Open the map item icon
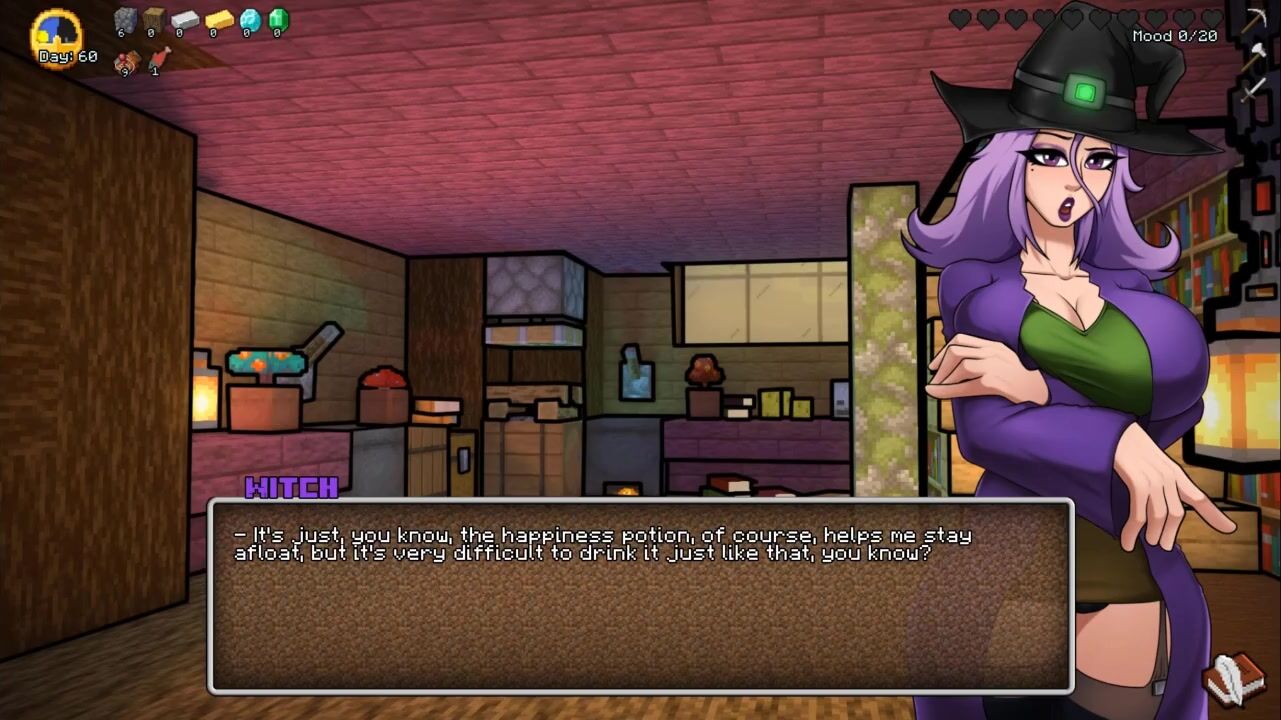This screenshot has width=1281, height=720. point(126,63)
